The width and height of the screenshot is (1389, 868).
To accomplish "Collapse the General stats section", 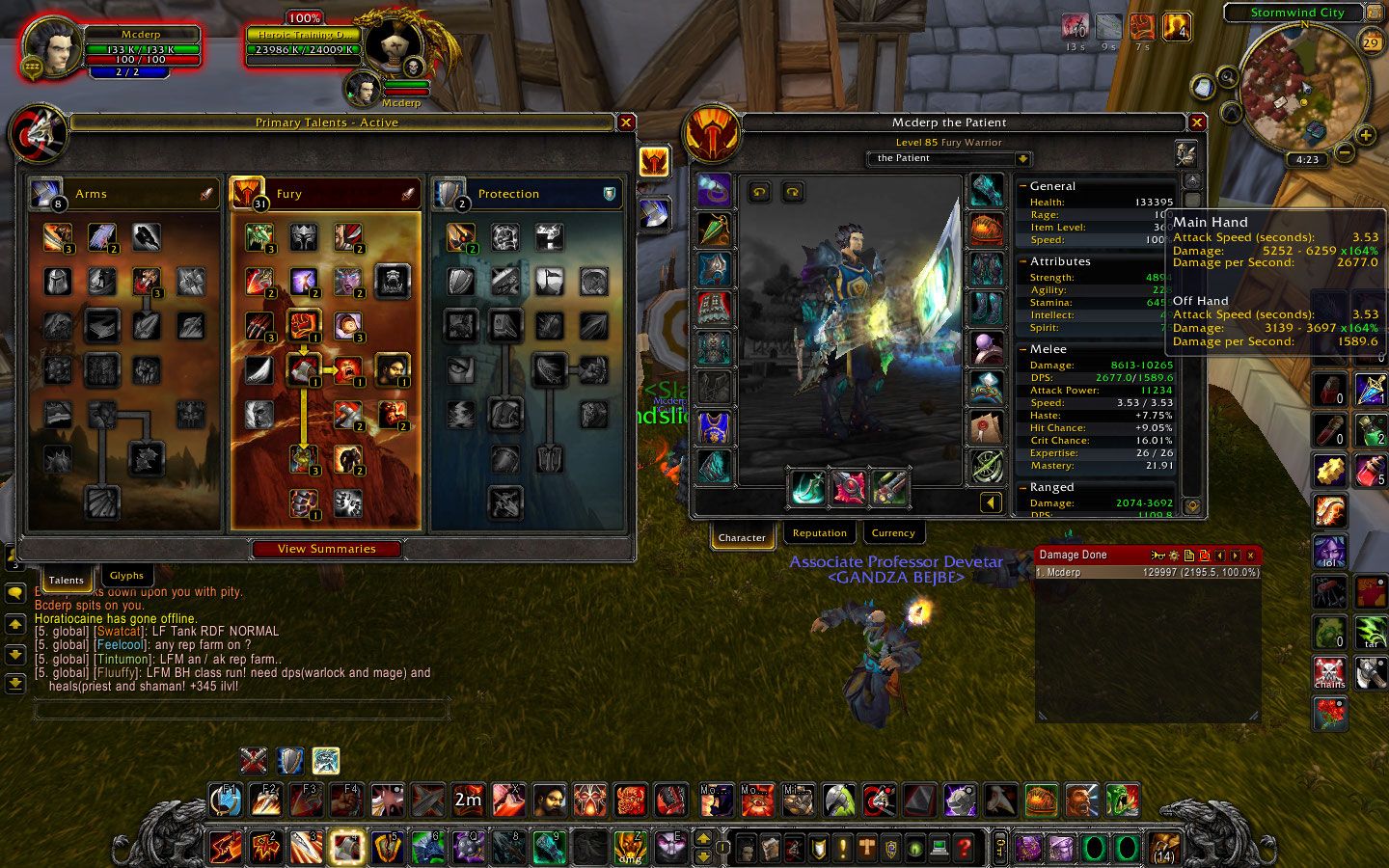I will coord(1022,186).
